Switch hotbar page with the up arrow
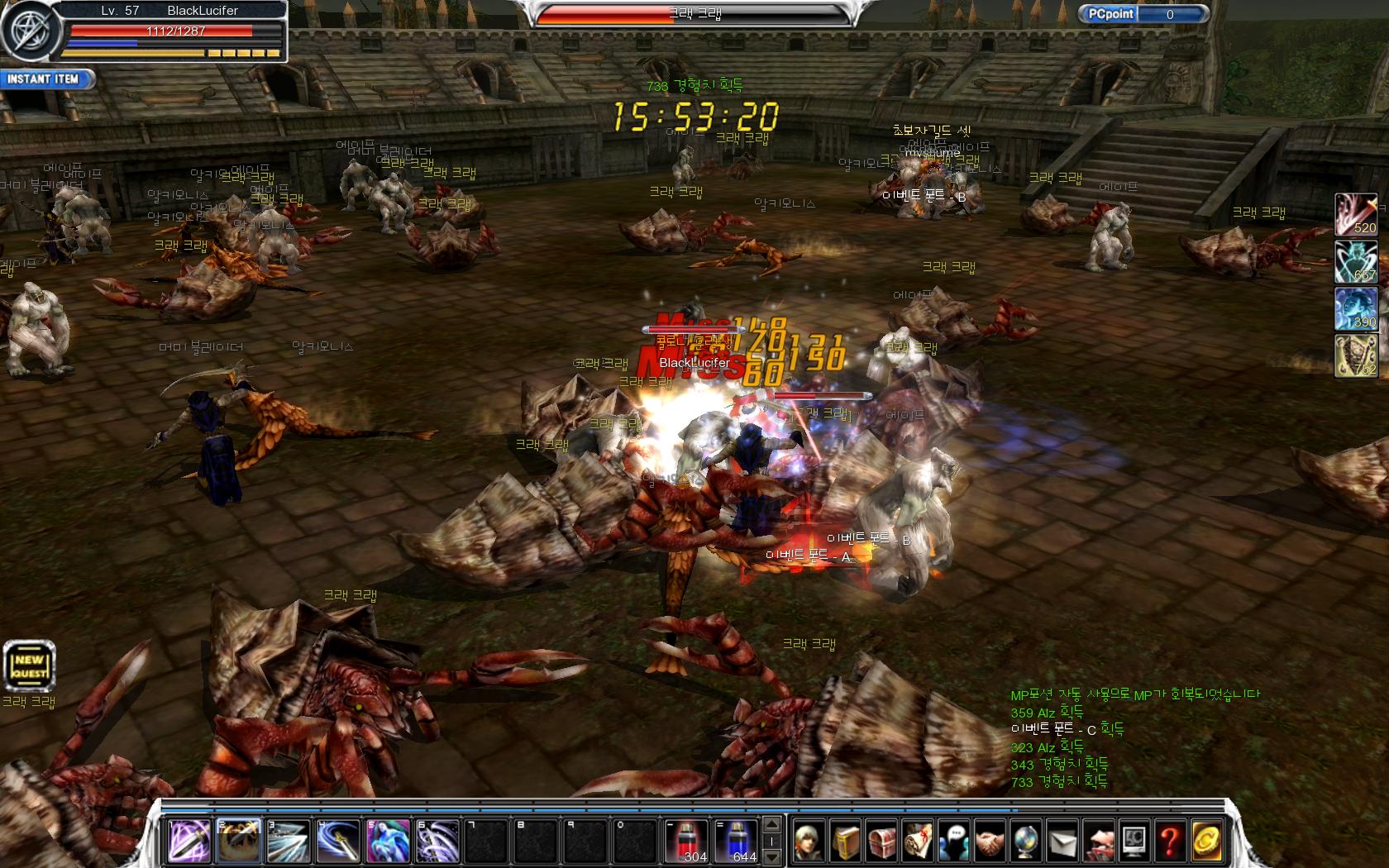The height and width of the screenshot is (868, 1389). [772, 824]
